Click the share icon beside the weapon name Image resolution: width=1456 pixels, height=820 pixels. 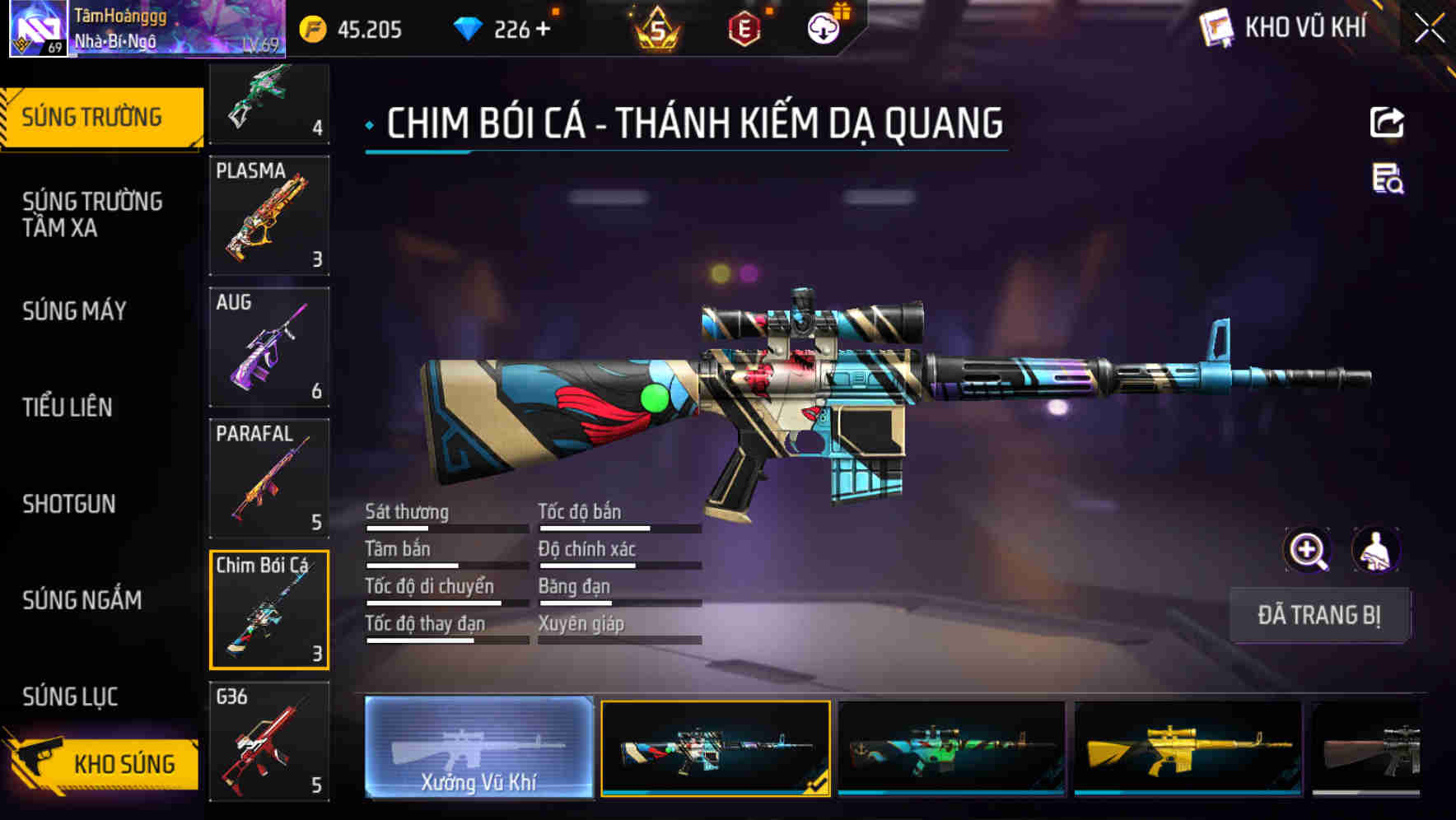[1387, 122]
